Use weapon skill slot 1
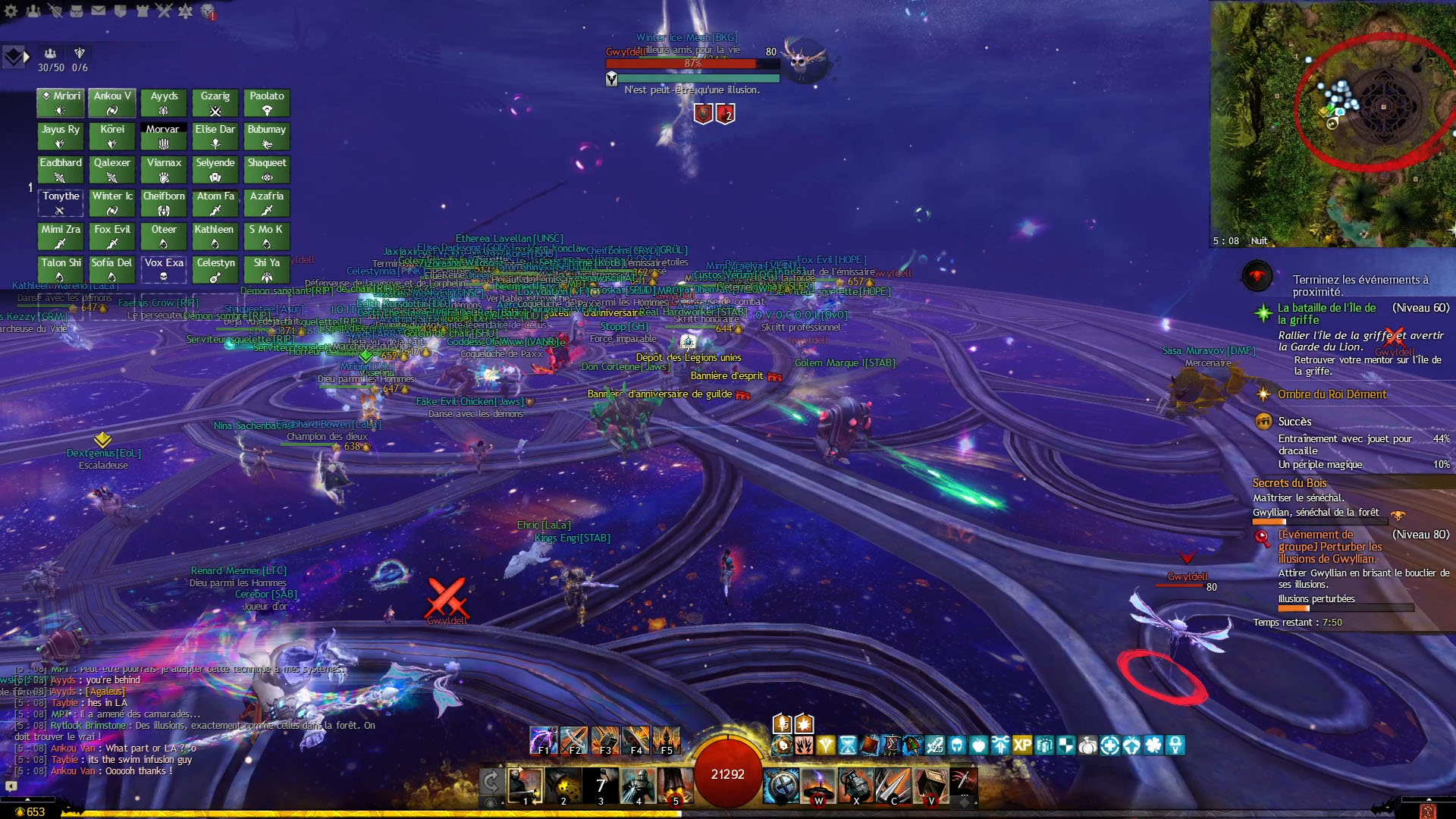This screenshot has width=1456, height=819. pyautogui.click(x=525, y=786)
